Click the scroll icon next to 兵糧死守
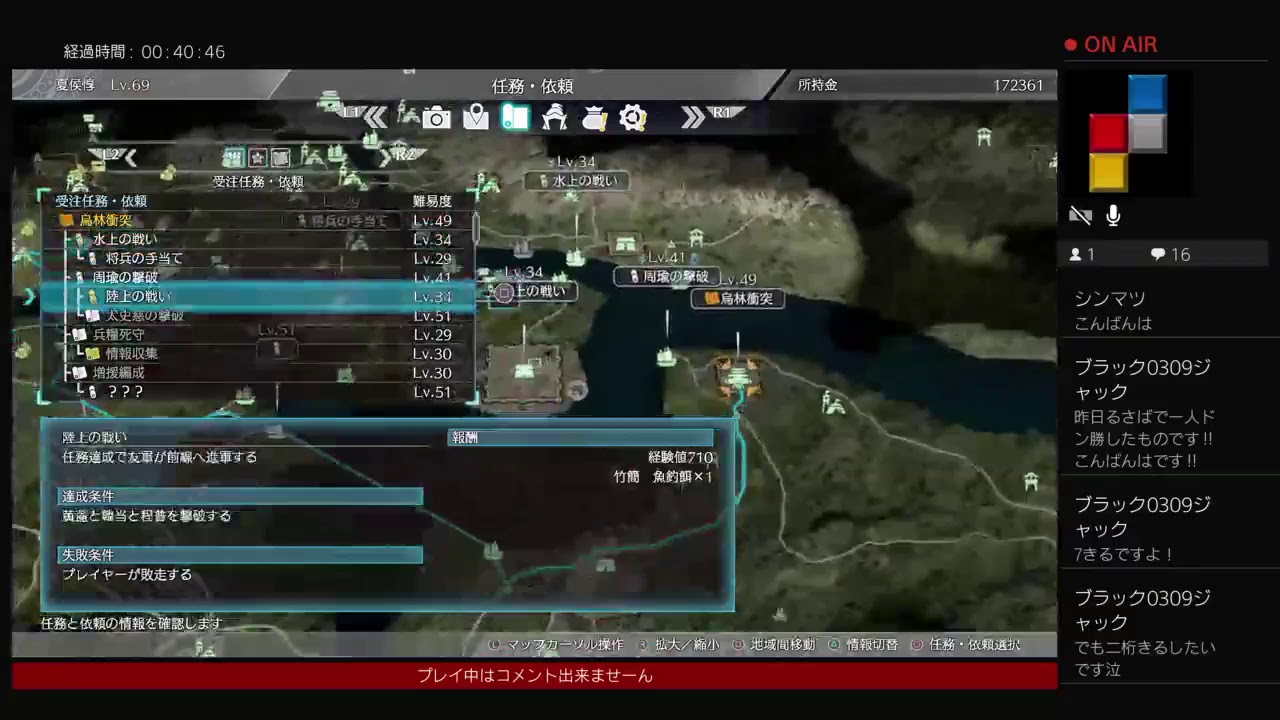Viewport: 1280px width, 720px height. point(80,333)
